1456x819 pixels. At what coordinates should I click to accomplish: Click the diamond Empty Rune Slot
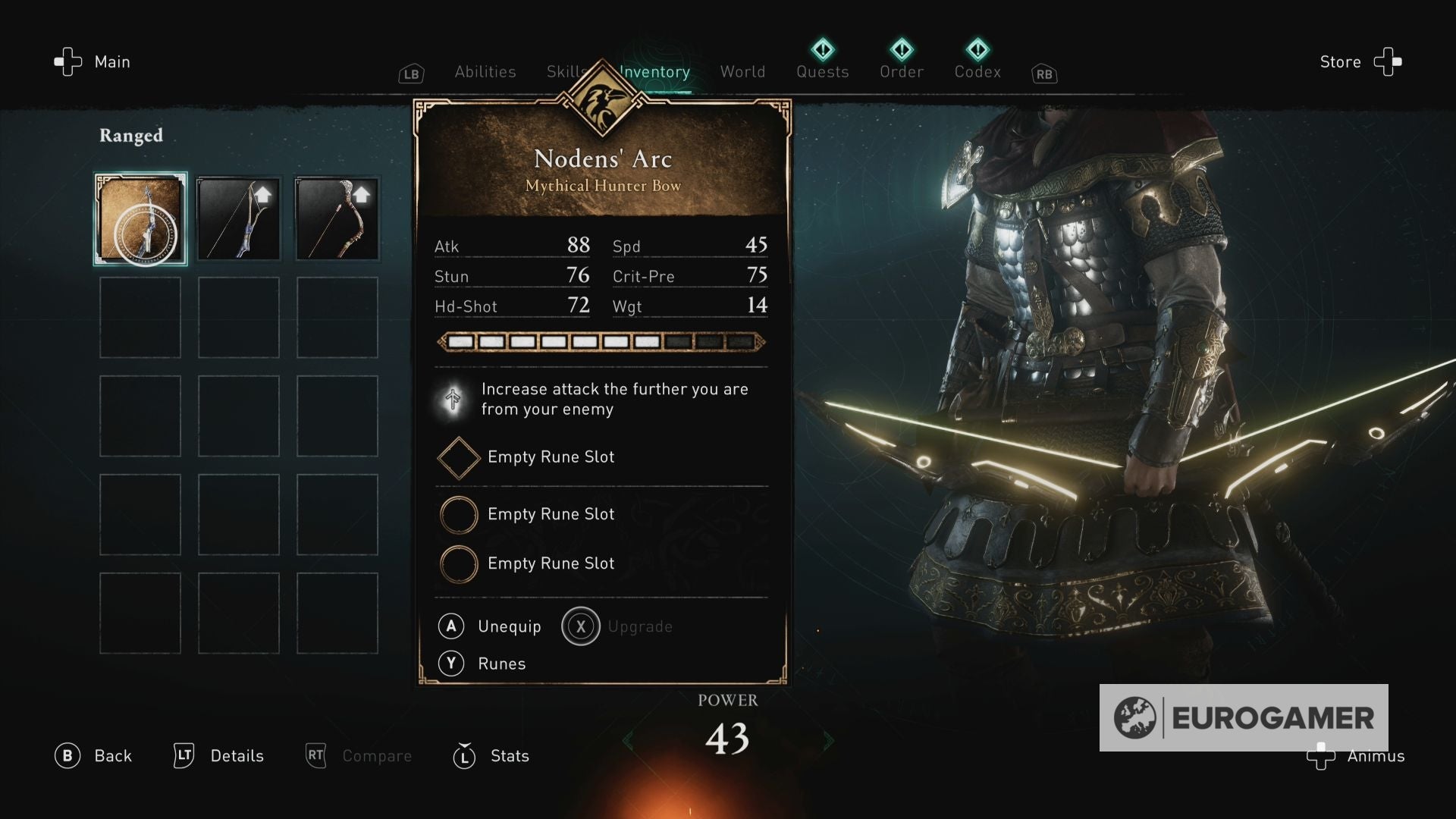tap(458, 457)
